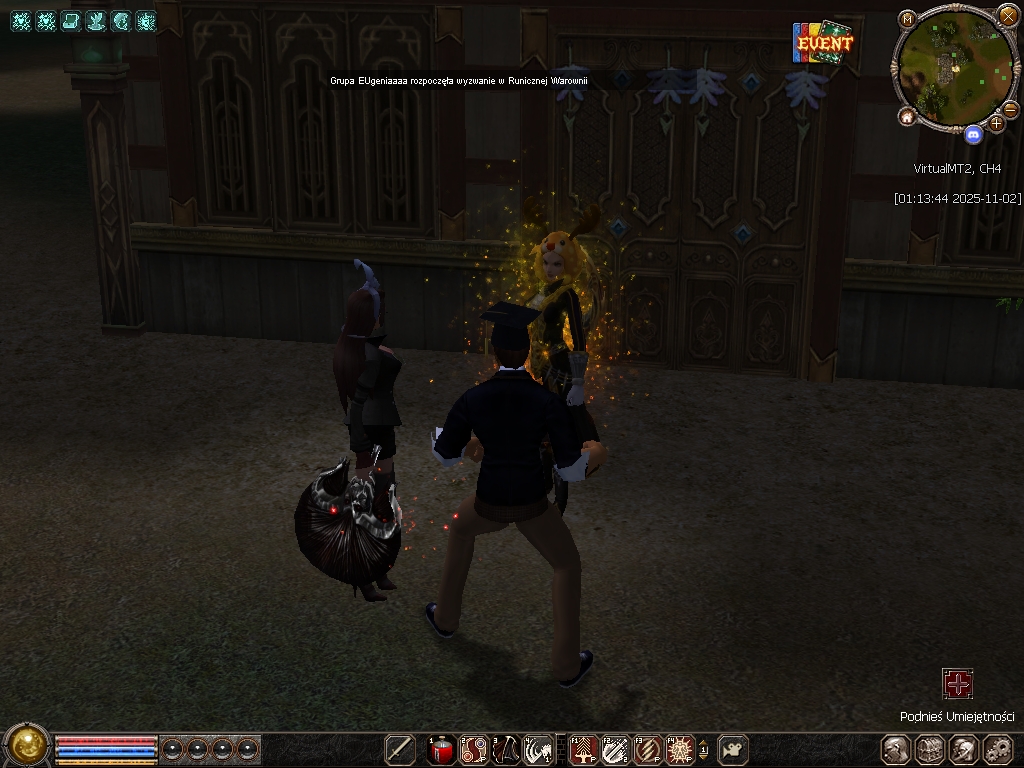Select the sword attack slot

[x=401, y=749]
